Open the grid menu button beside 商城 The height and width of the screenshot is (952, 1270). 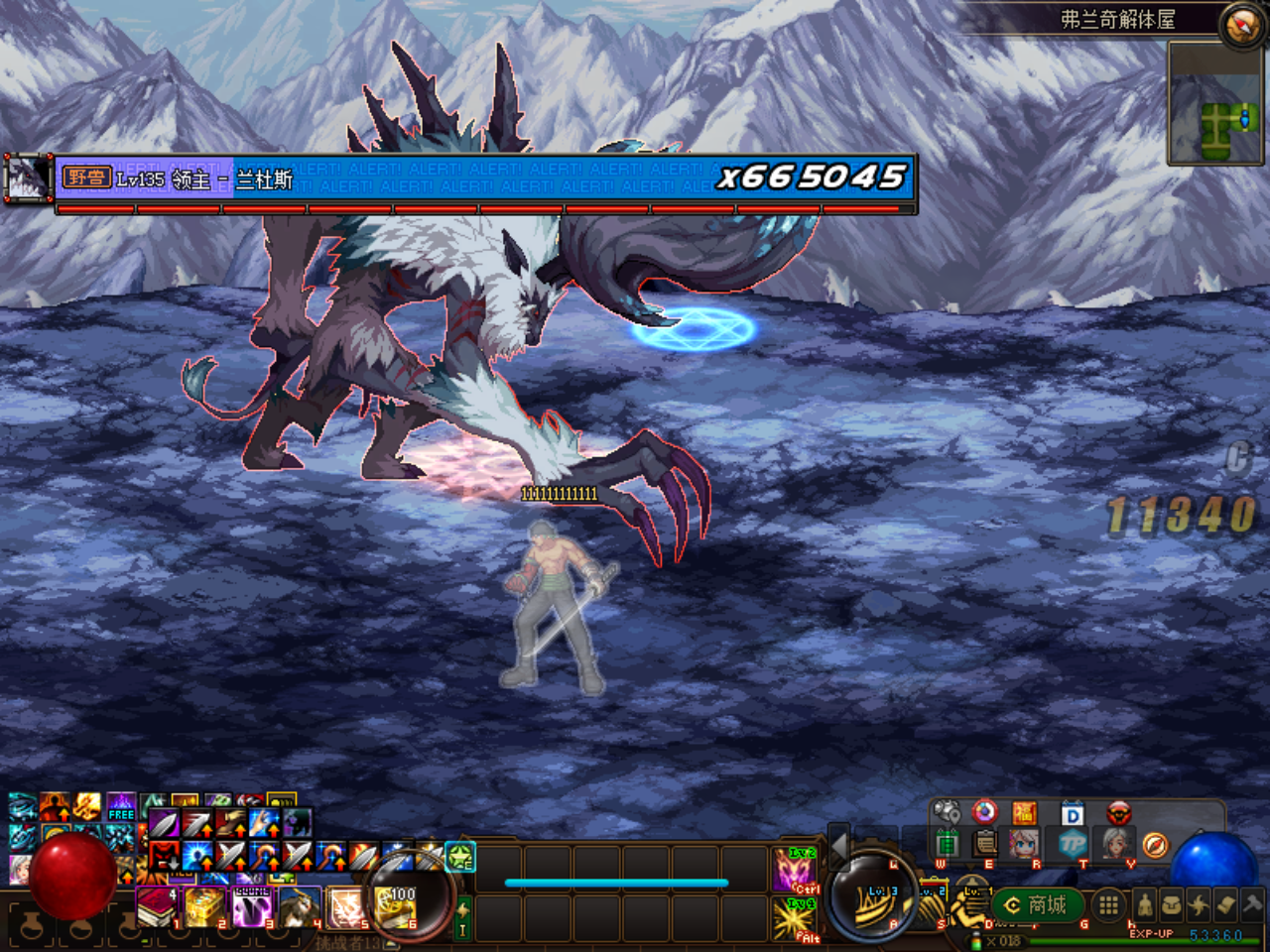pos(1108,905)
